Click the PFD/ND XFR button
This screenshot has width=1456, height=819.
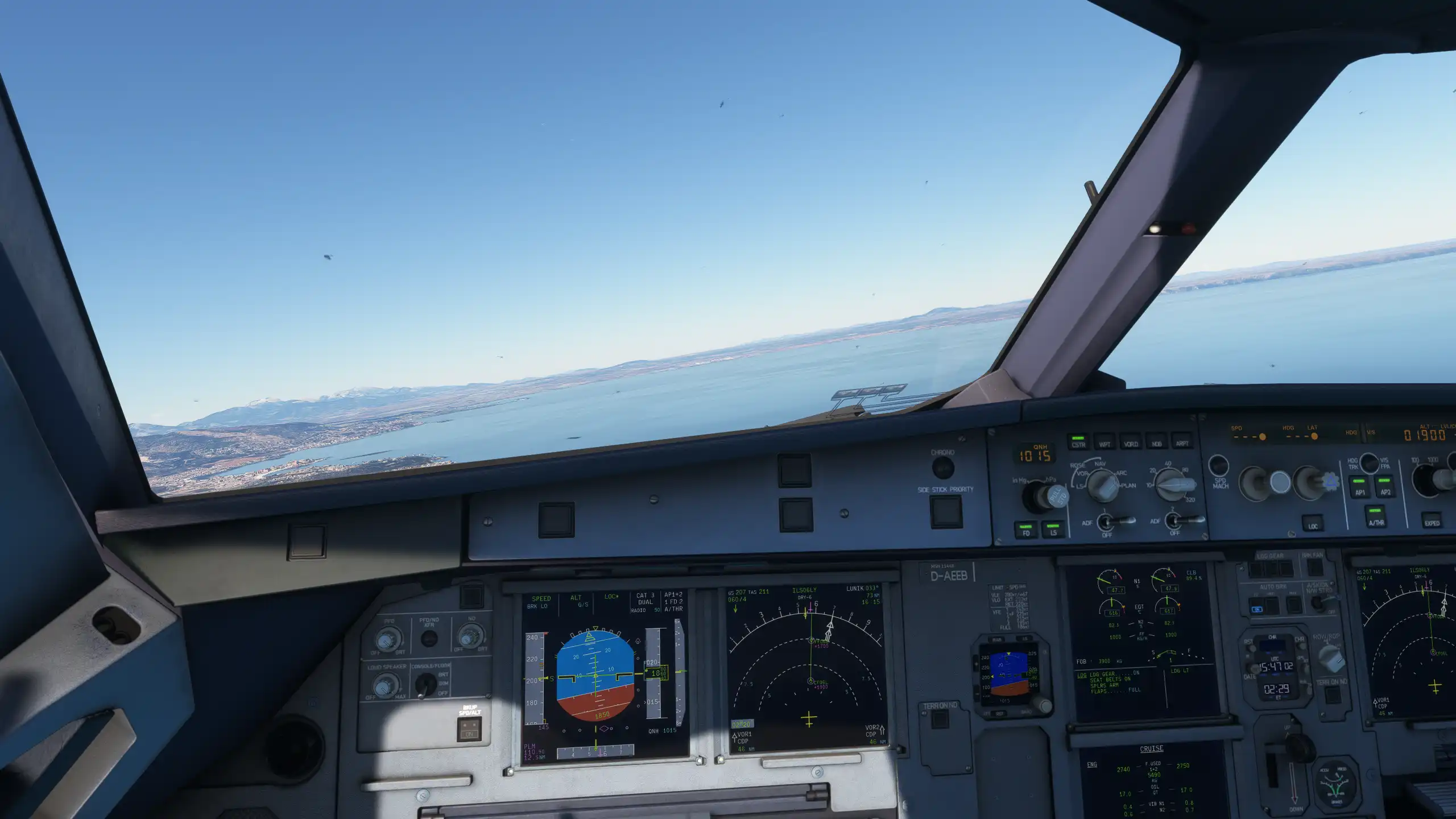[429, 638]
